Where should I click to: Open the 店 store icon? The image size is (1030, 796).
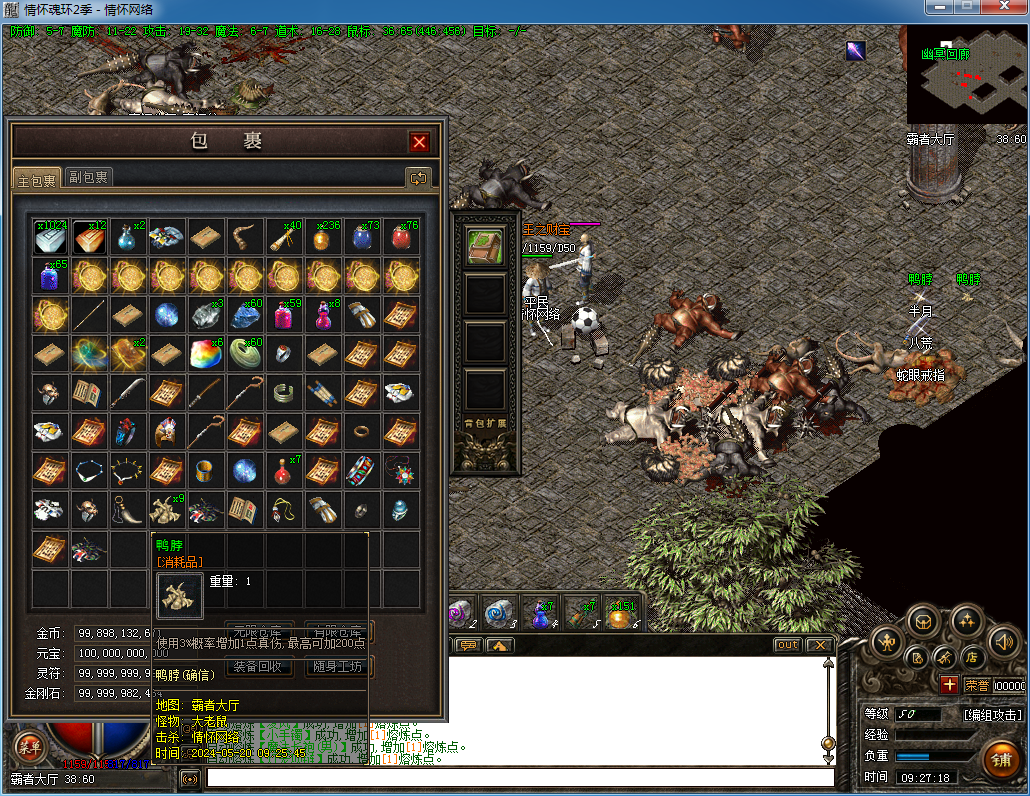(970, 657)
